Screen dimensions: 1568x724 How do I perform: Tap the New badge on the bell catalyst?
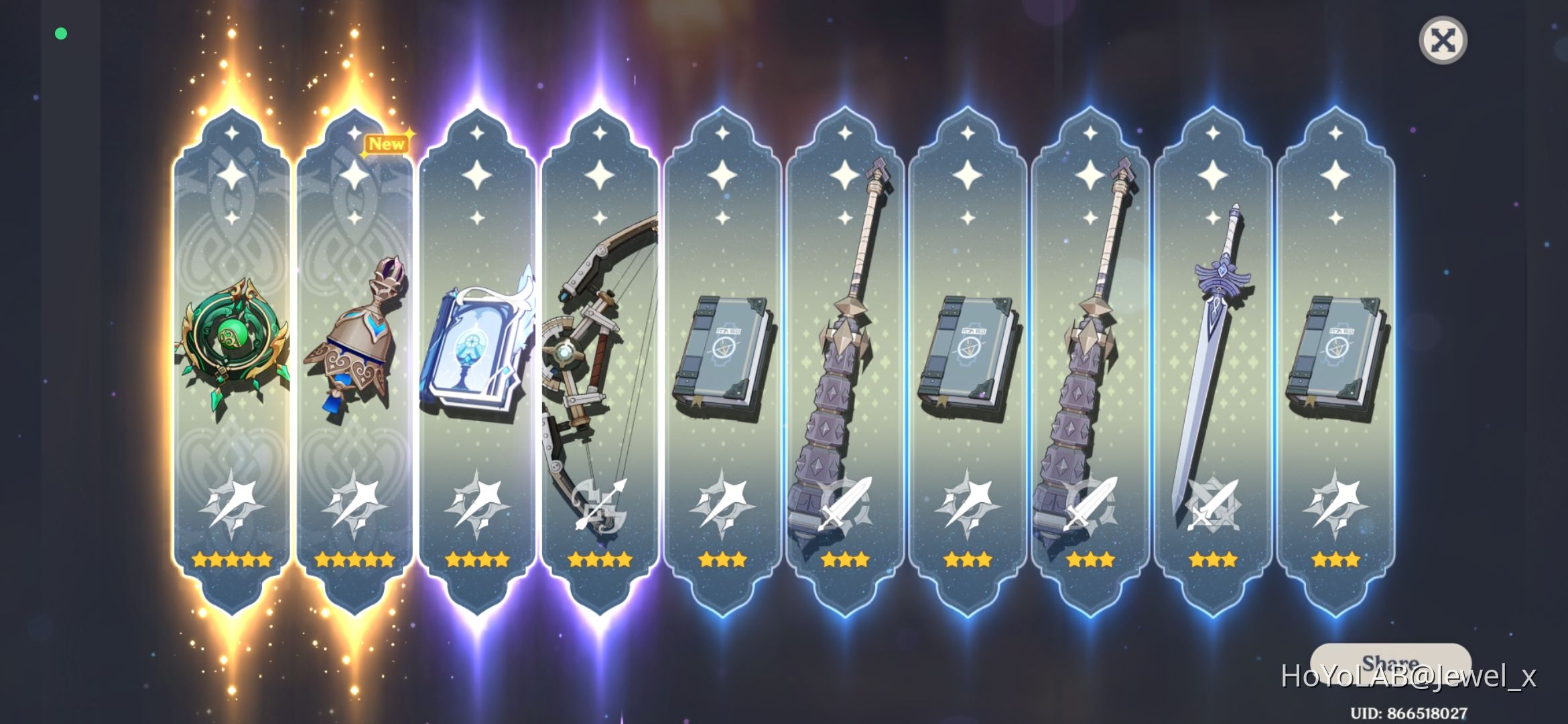pyautogui.click(x=385, y=143)
